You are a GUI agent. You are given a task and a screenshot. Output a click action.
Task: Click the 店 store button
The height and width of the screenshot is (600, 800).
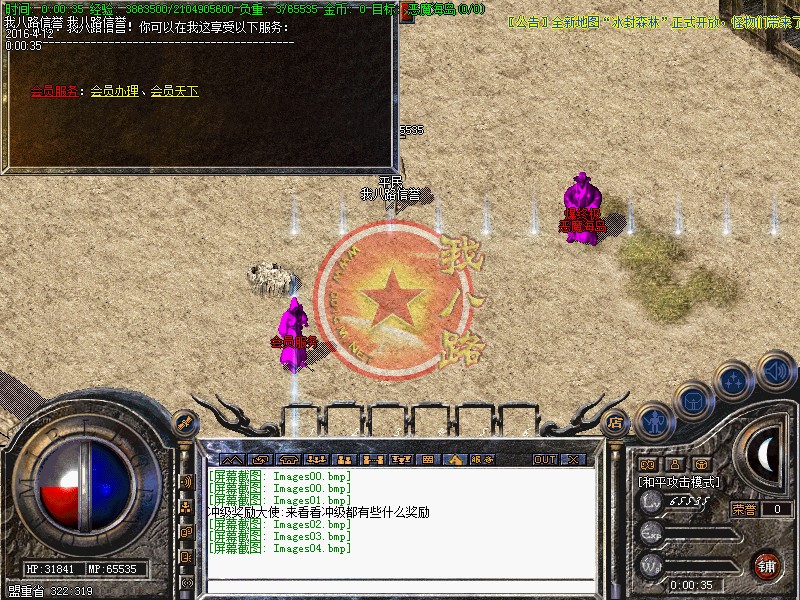click(616, 423)
